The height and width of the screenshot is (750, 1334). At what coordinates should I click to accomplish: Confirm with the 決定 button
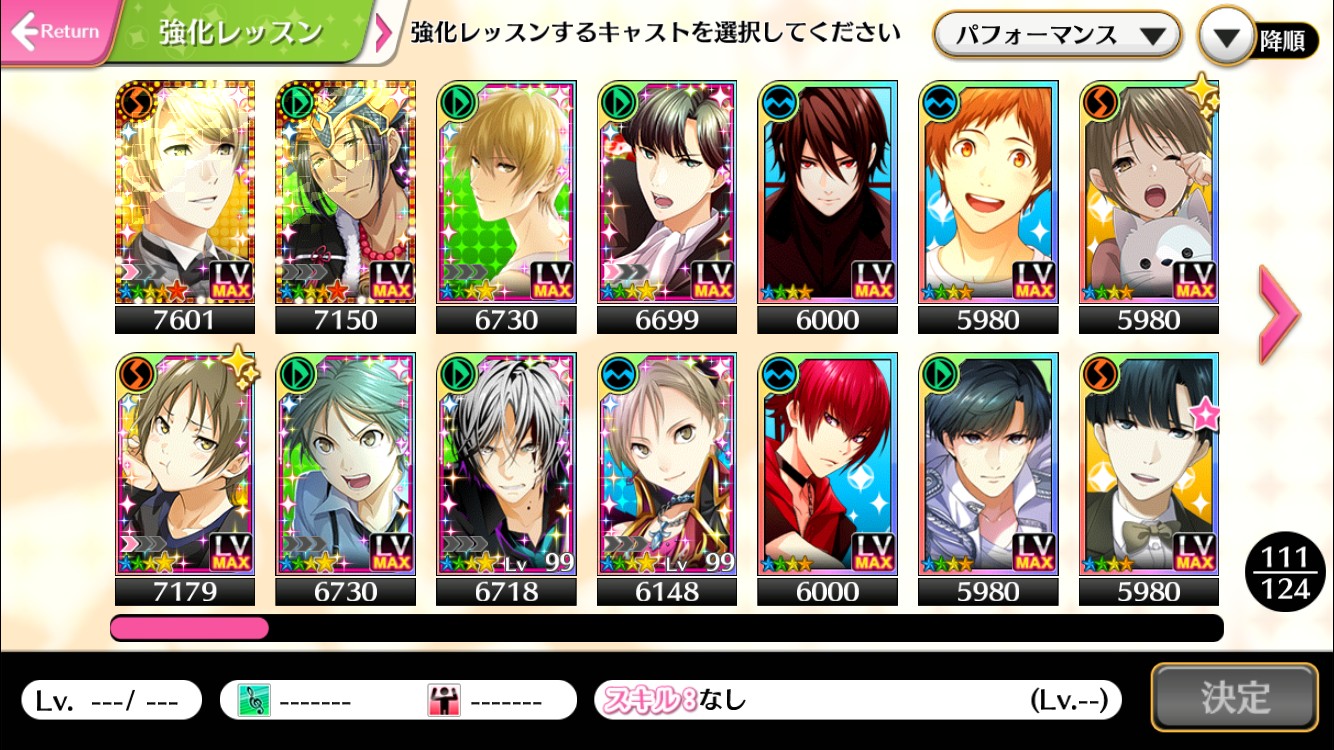point(1234,697)
